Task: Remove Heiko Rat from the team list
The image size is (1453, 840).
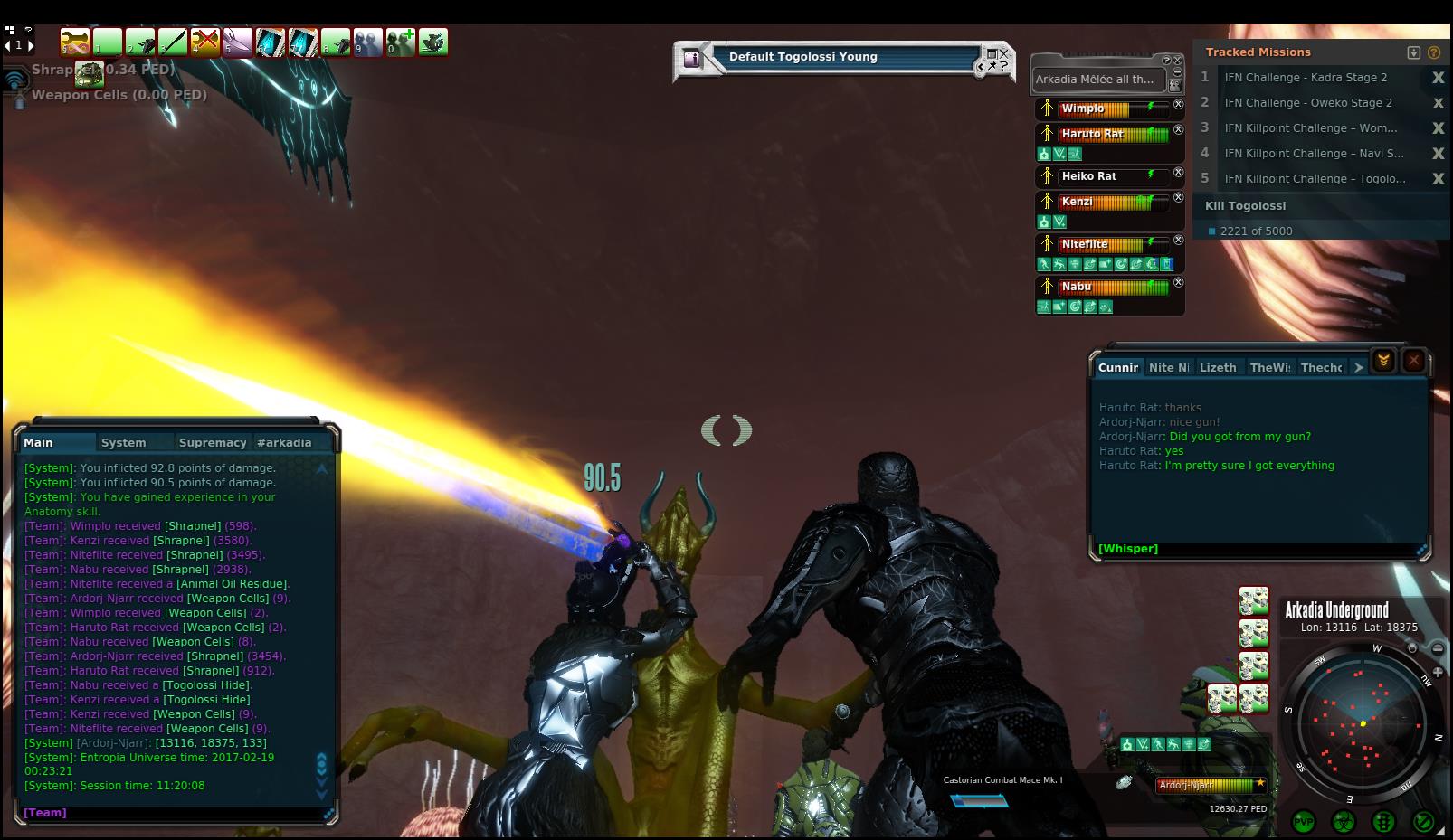Action: (1178, 173)
